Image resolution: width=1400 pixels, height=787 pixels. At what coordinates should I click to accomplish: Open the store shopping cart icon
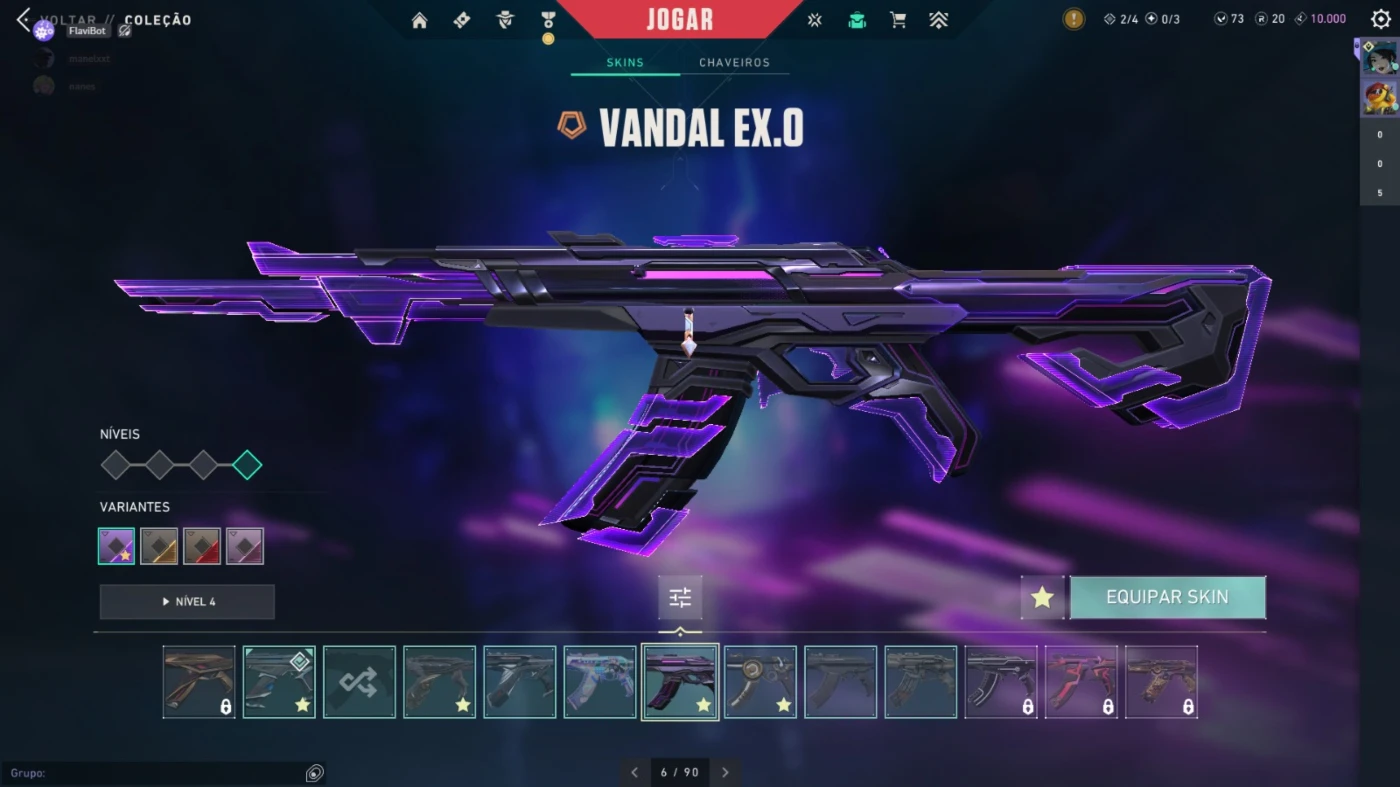tap(898, 20)
